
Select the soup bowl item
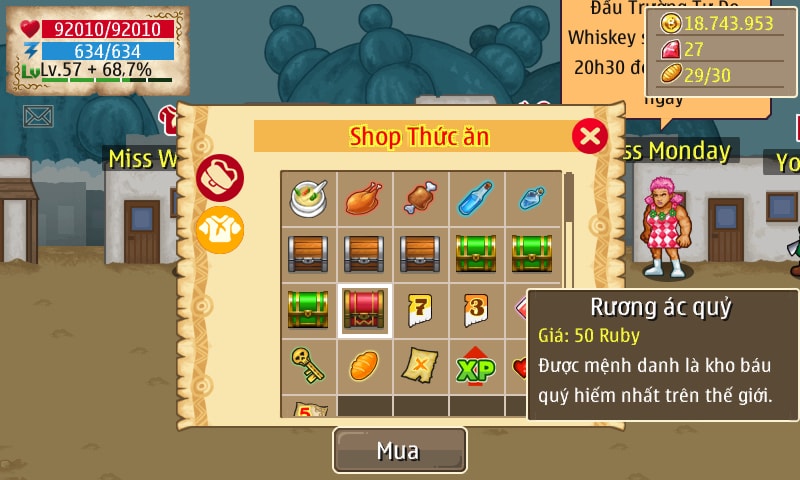tap(308, 197)
